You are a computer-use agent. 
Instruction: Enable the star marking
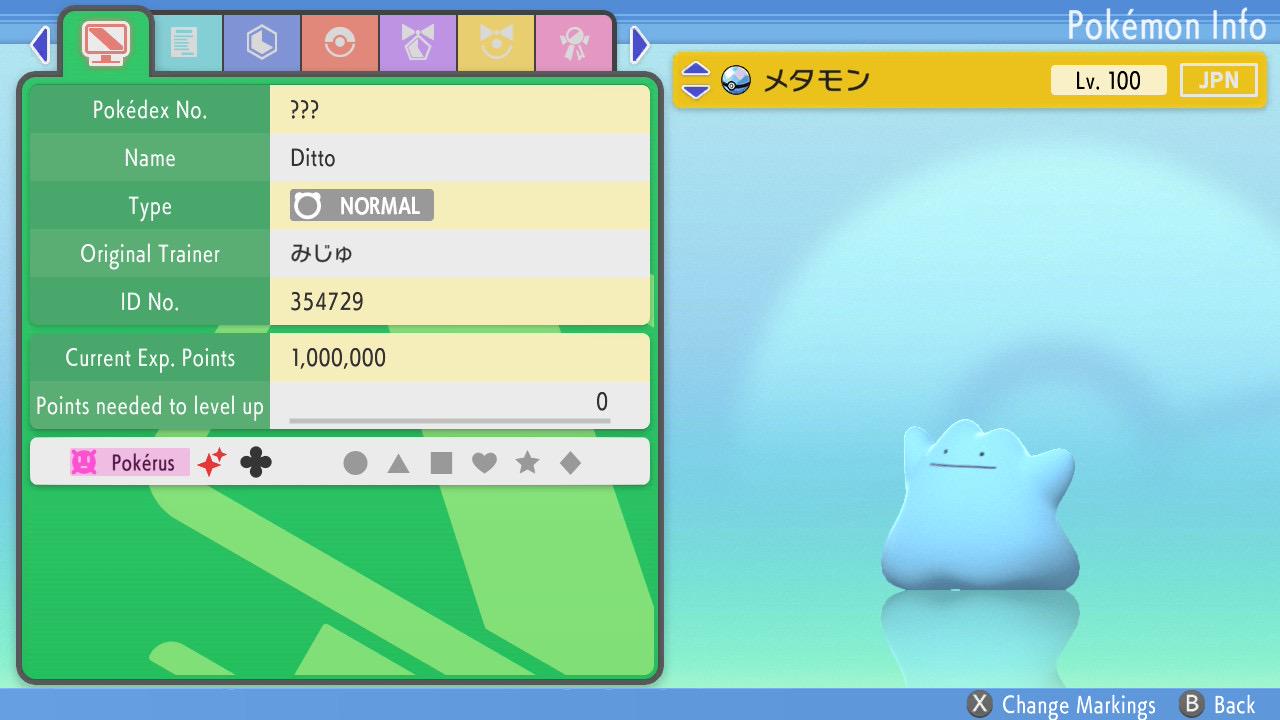coord(528,462)
